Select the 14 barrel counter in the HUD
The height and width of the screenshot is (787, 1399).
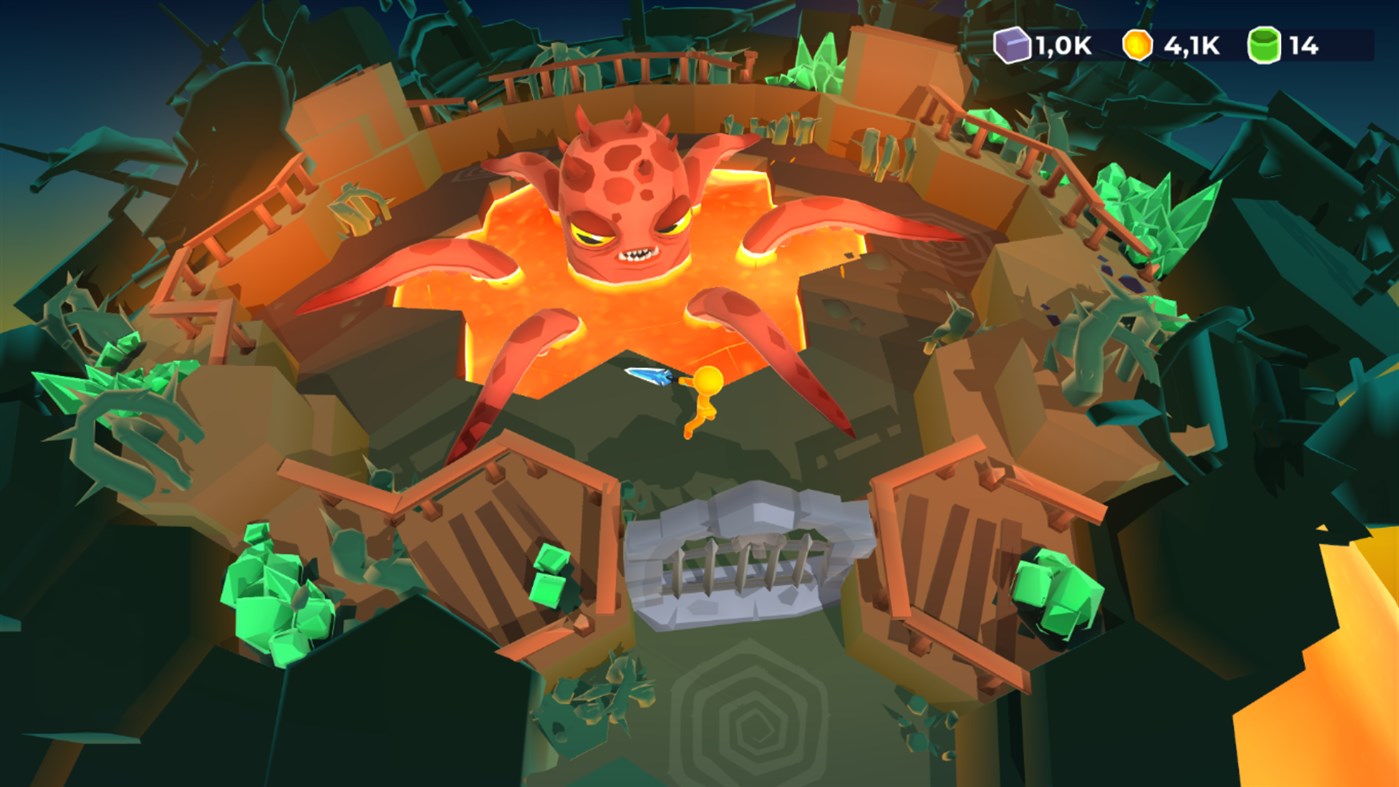pyautogui.click(x=1302, y=46)
